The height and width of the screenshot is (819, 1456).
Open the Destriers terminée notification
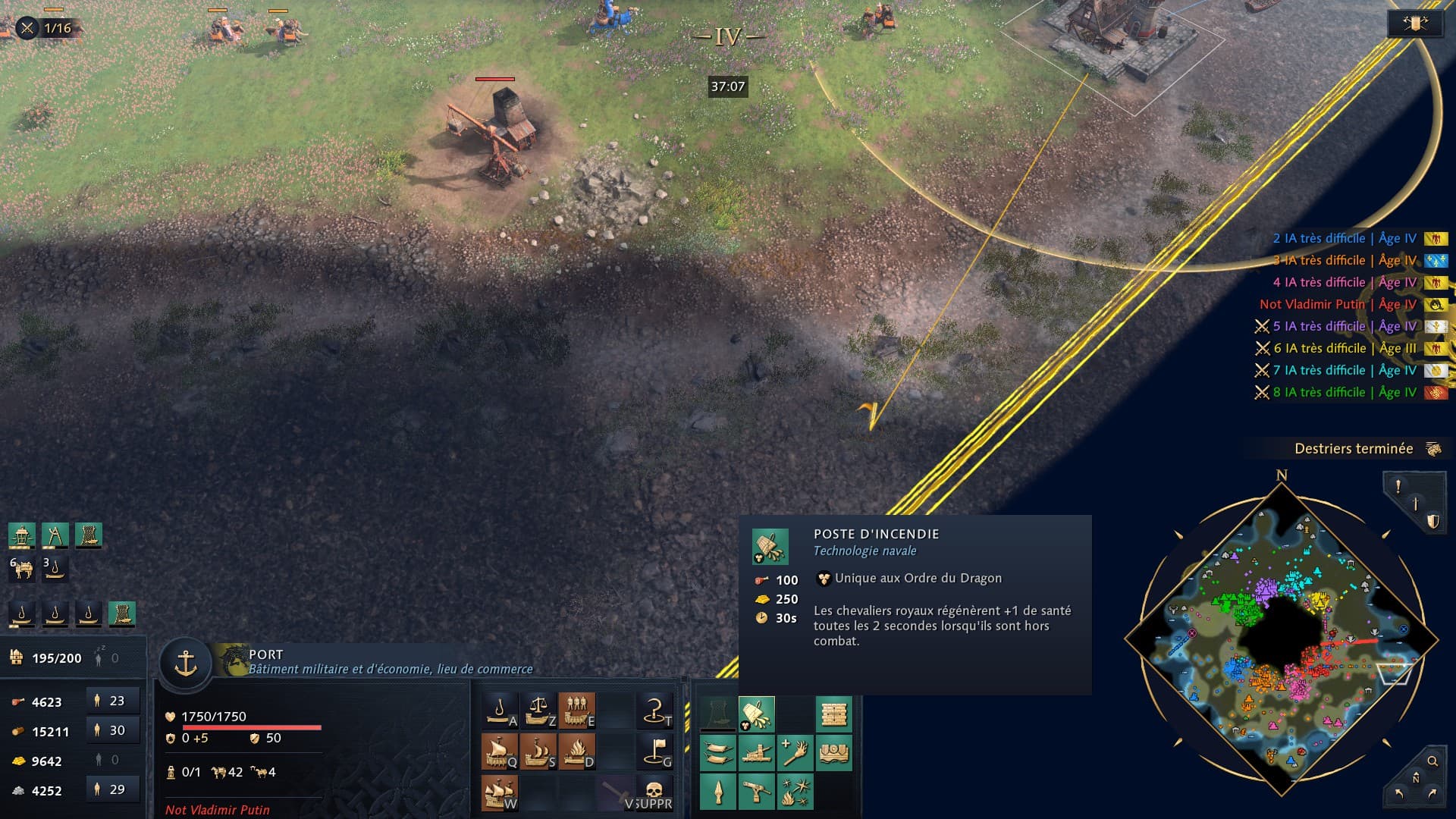pos(1354,449)
